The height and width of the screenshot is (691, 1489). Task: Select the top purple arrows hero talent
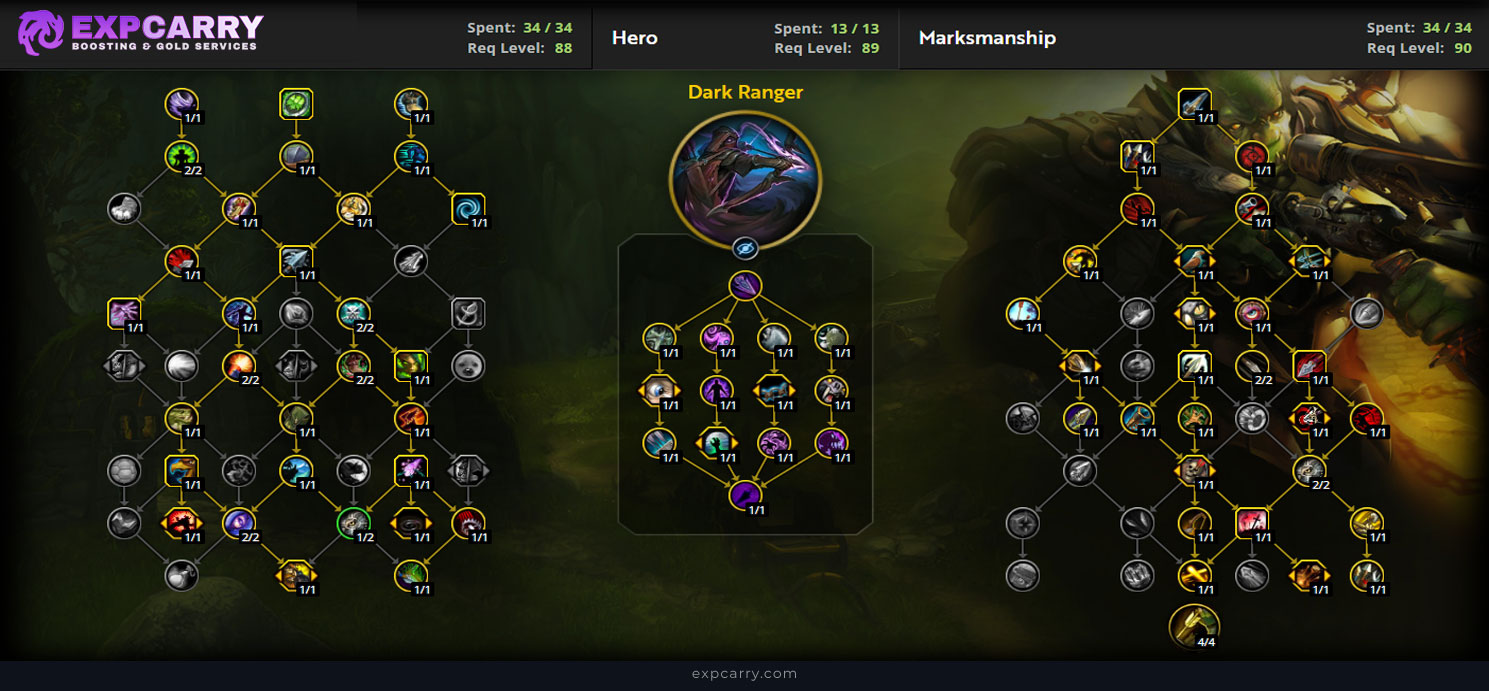(745, 286)
